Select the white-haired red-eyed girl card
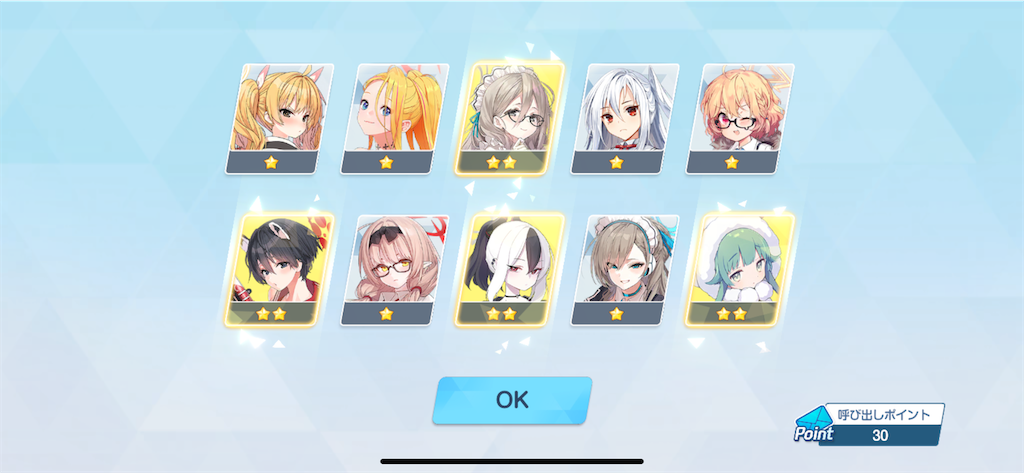Image resolution: width=1024 pixels, height=473 pixels. pos(624,118)
